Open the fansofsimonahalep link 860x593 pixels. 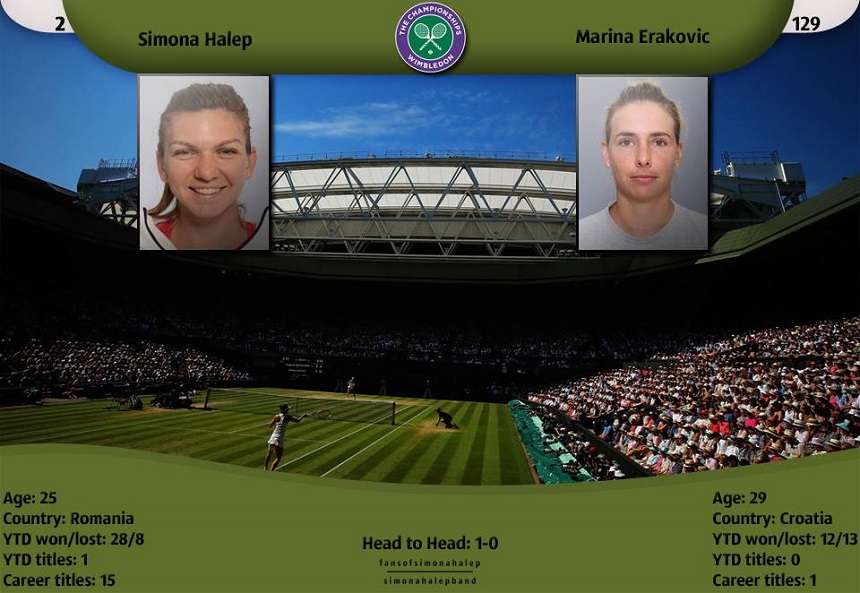[430, 563]
